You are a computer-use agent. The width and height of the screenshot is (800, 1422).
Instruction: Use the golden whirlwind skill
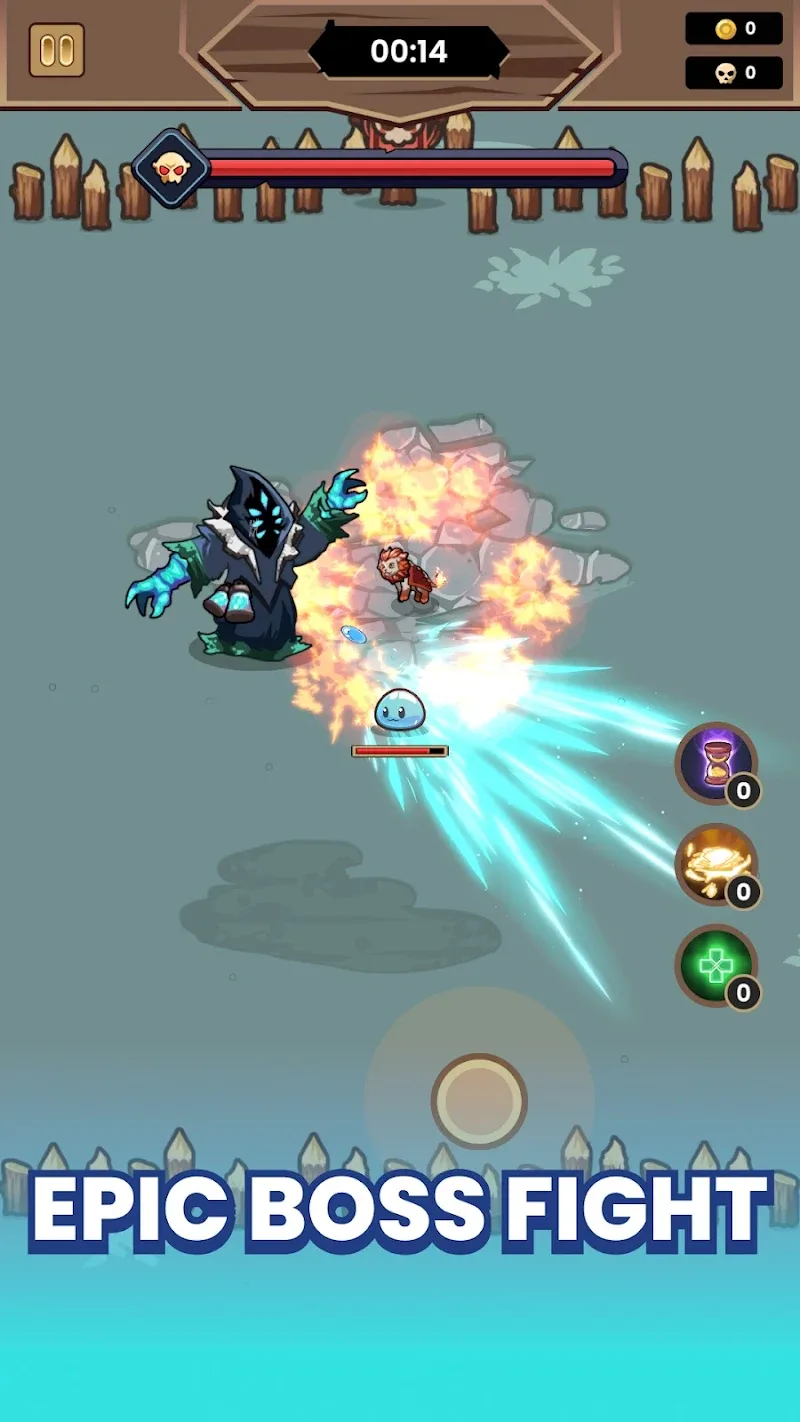click(715, 864)
